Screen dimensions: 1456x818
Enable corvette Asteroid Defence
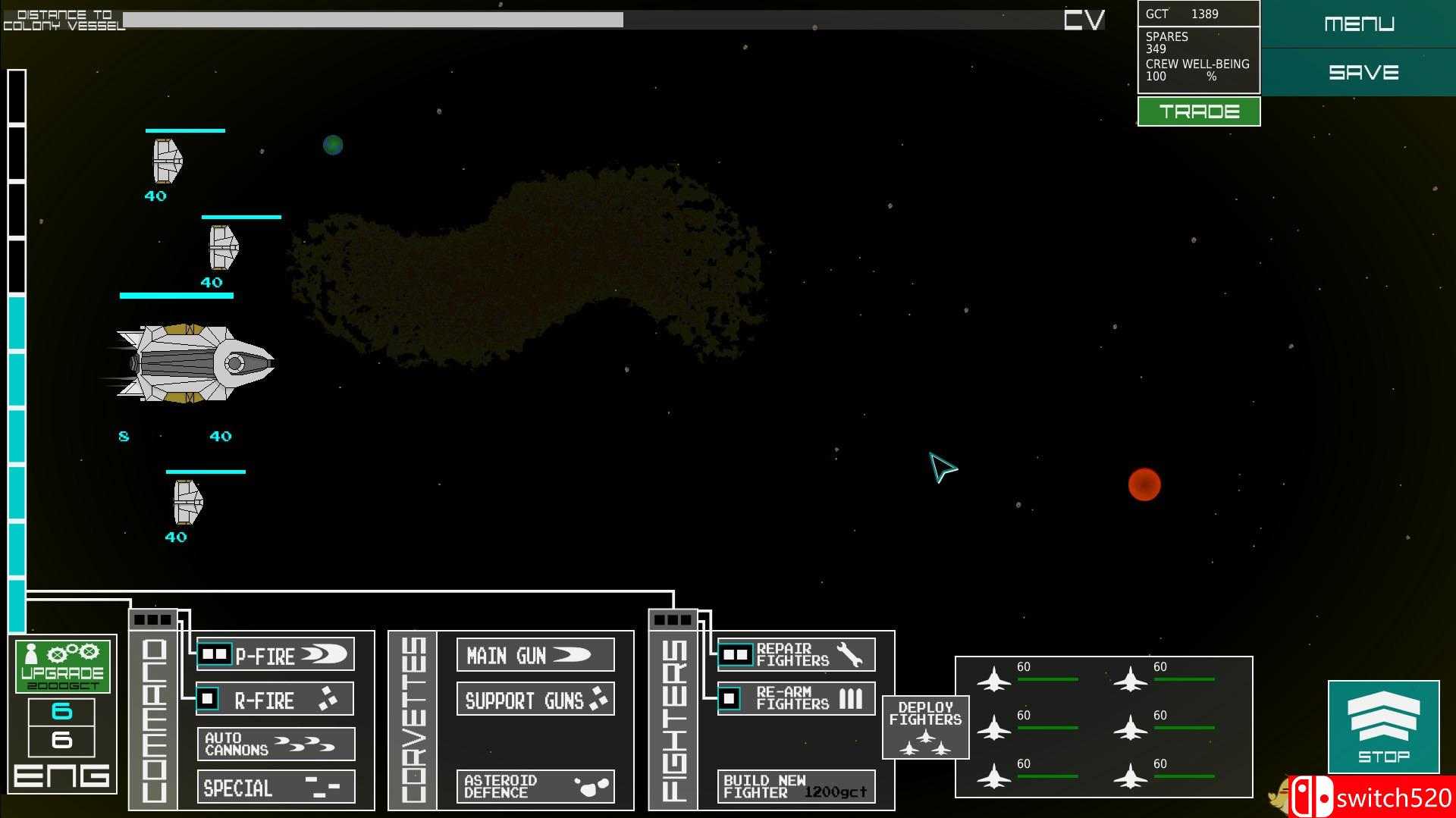pos(535,787)
